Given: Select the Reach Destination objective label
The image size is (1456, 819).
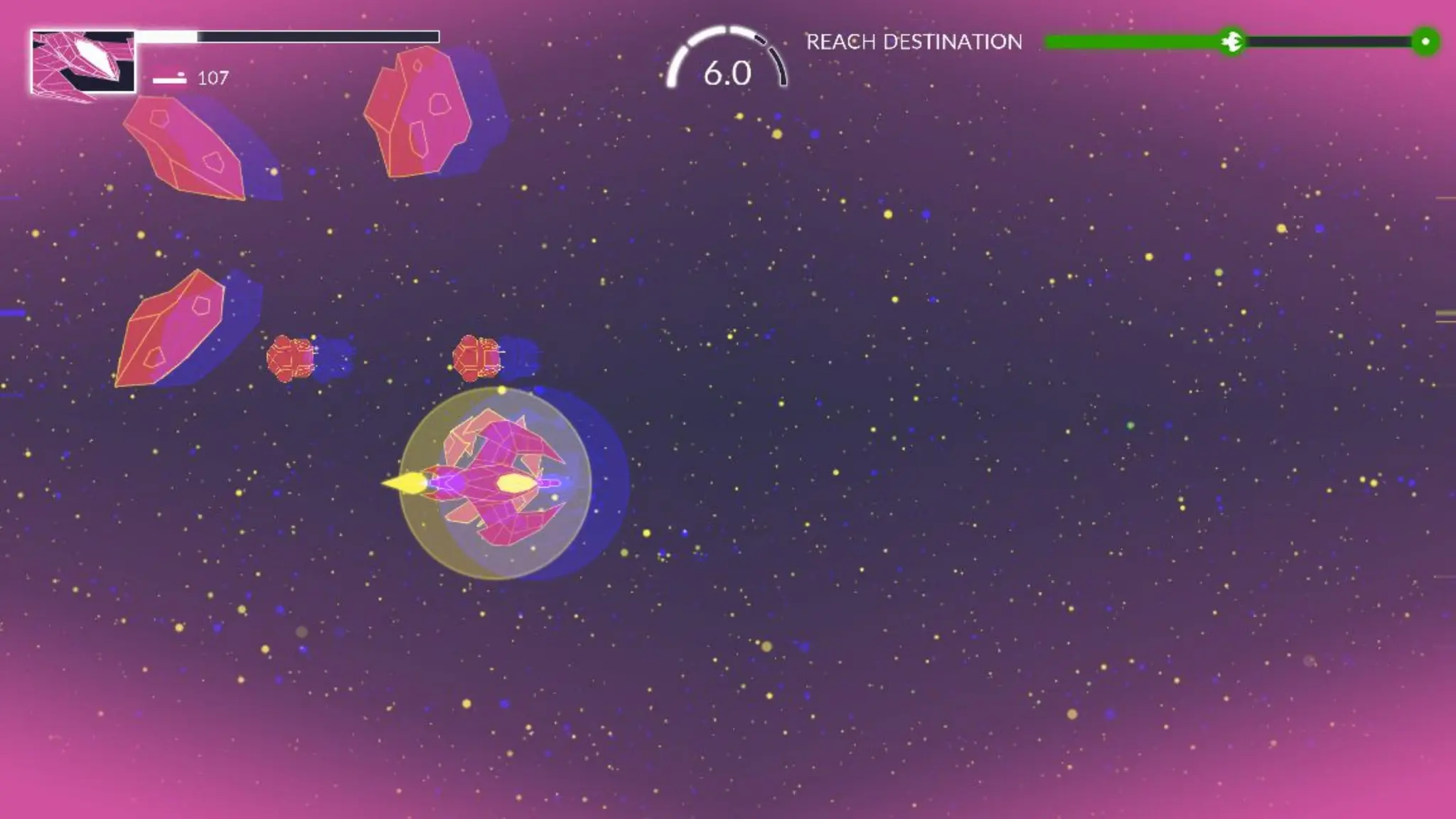Looking at the screenshot, I should (914, 42).
